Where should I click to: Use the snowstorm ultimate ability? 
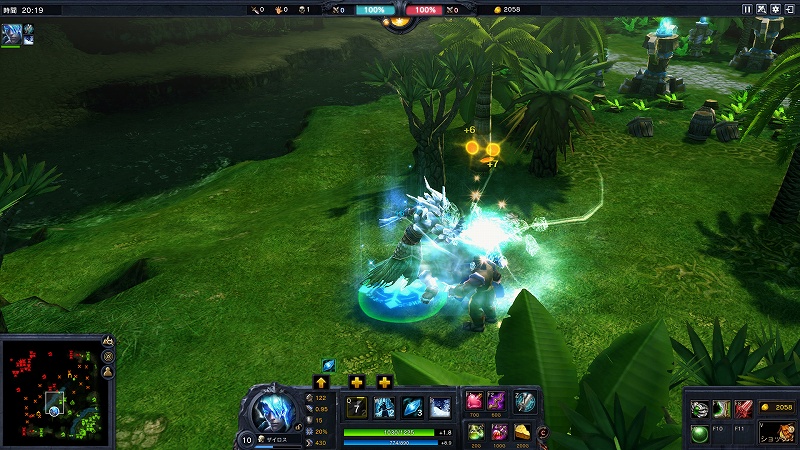coord(441,407)
